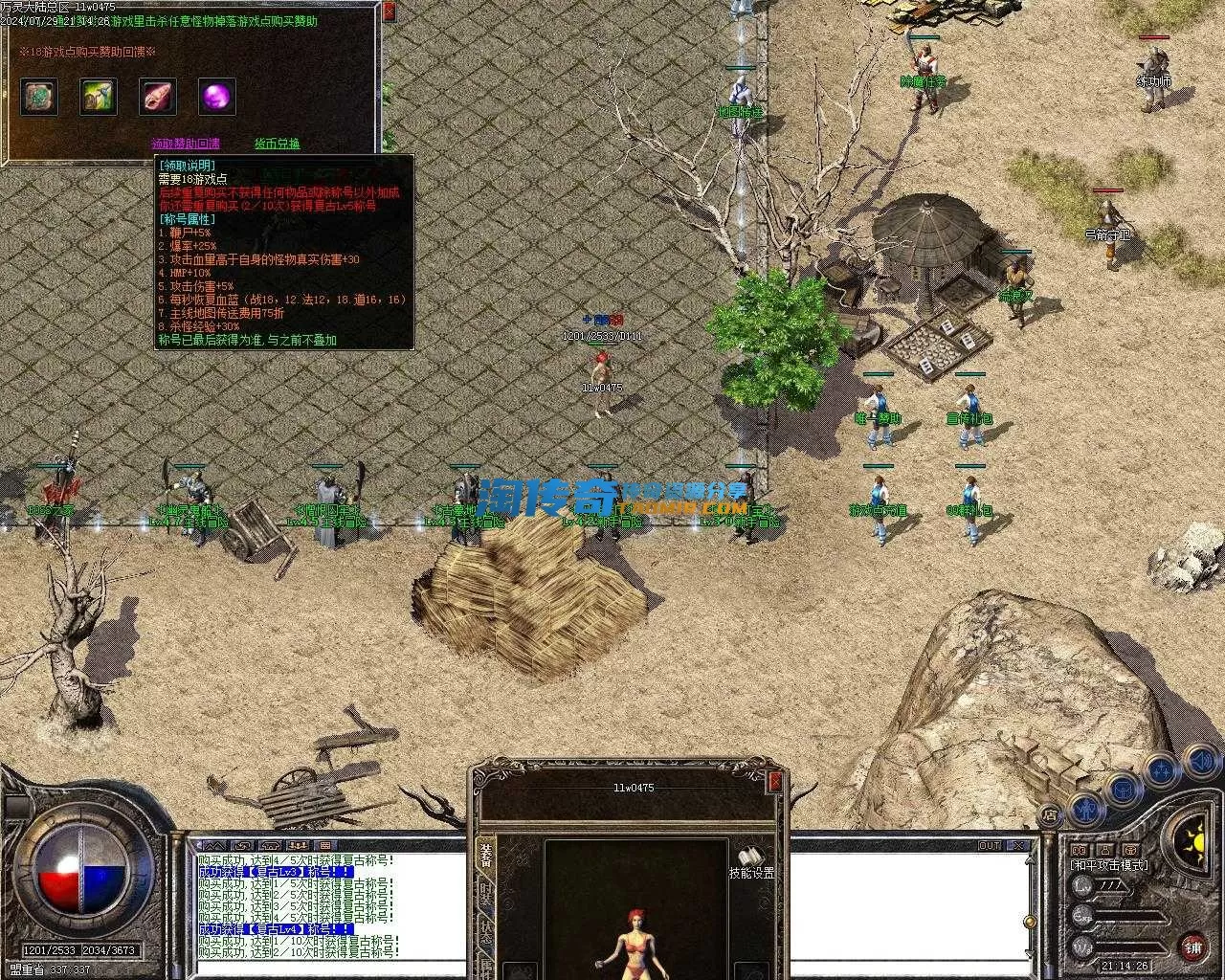Click the chat input line
The height and width of the screenshot is (980, 1225).
tap(612, 969)
